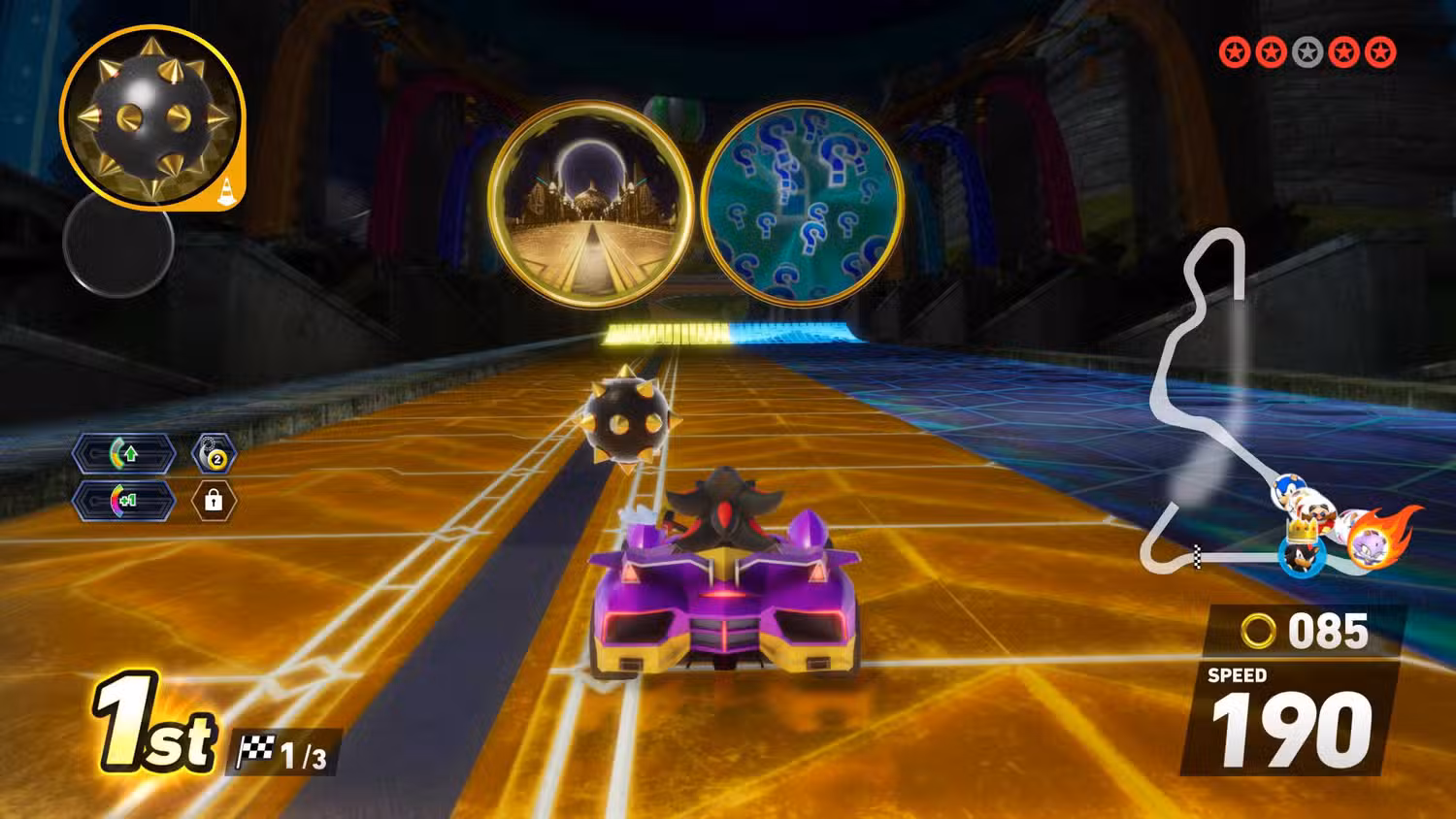Select the empty secondary item slot
Image resolution: width=1456 pixels, height=819 pixels.
pos(118,243)
